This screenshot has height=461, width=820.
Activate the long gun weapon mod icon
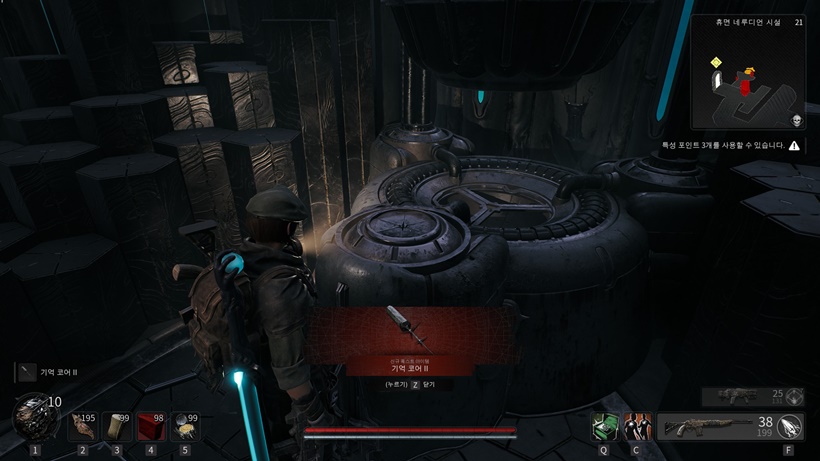click(791, 427)
